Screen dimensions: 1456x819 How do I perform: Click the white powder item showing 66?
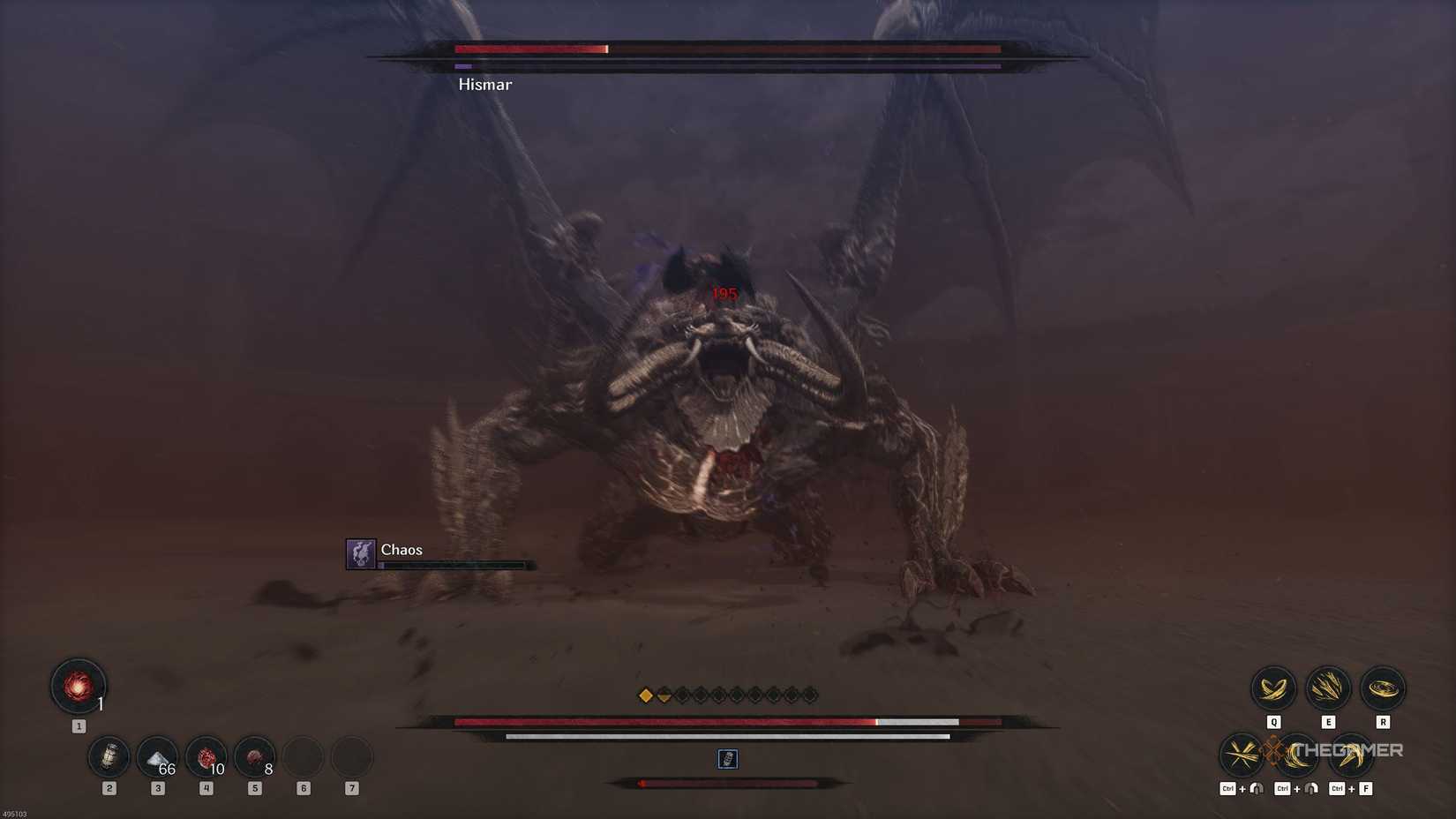158,757
